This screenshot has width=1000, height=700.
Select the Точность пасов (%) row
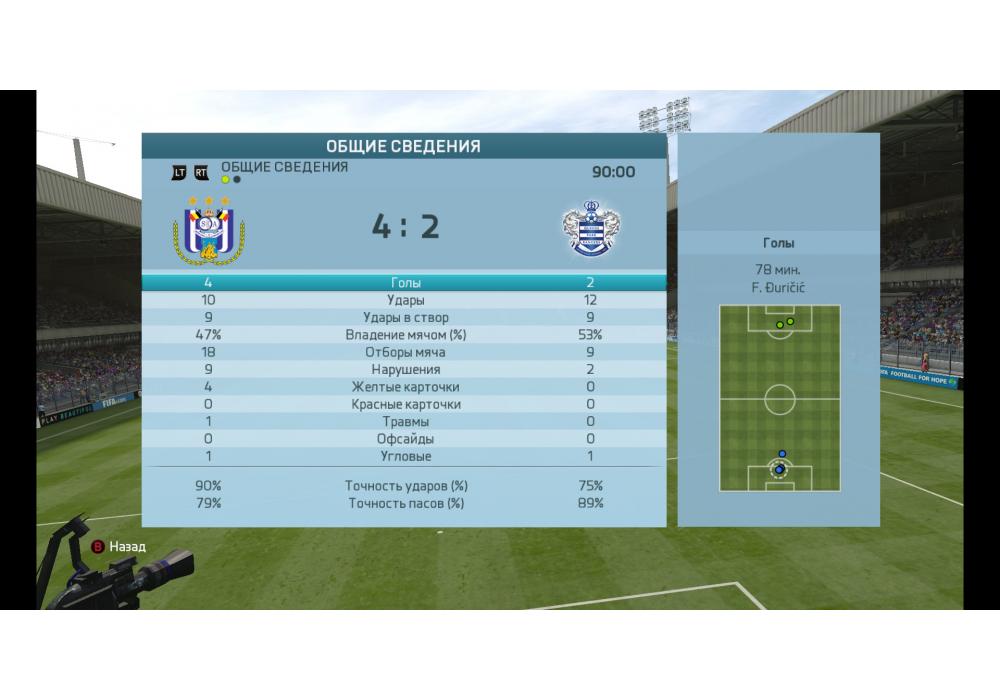[x=404, y=503]
